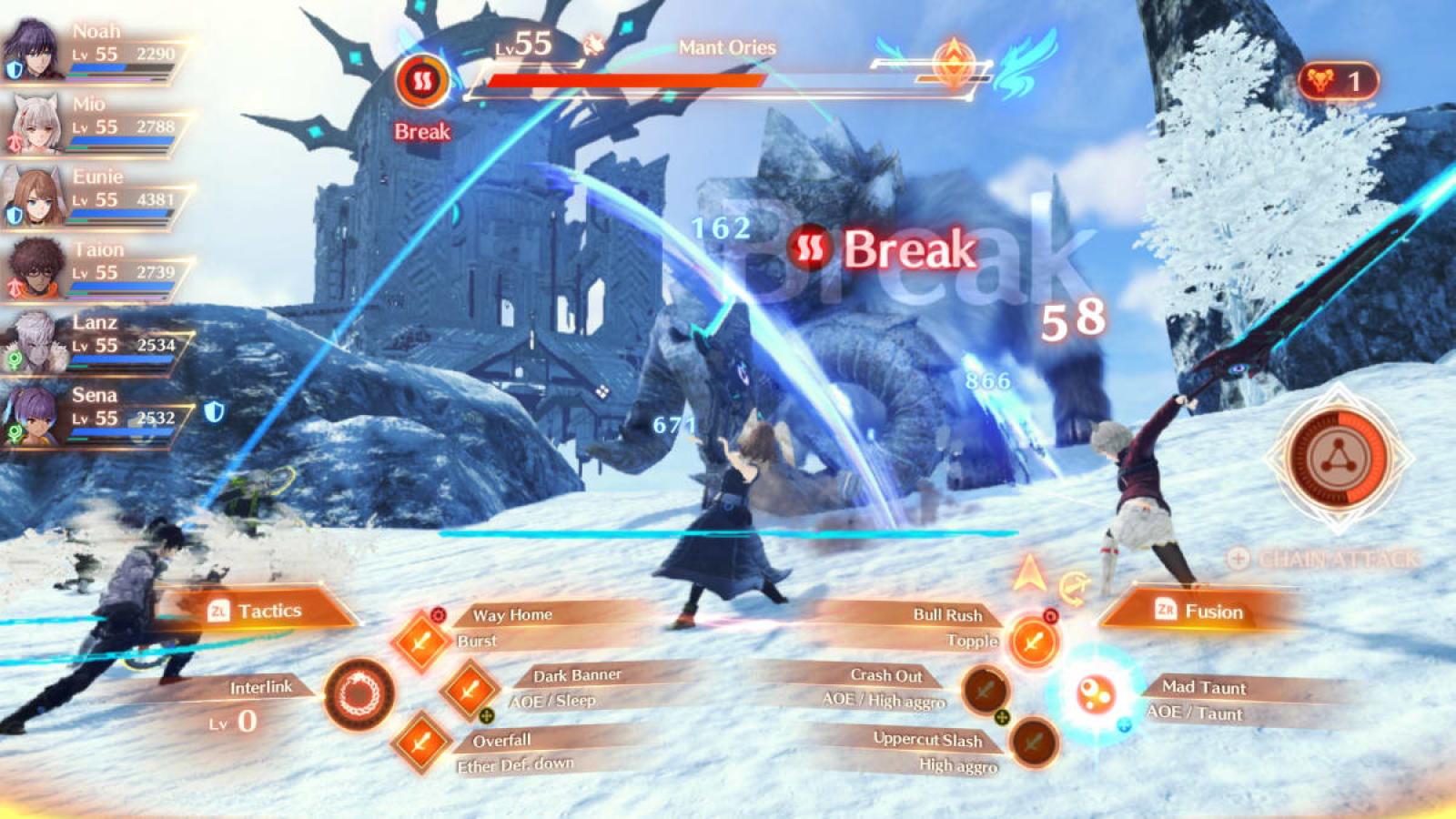Activate the Fusion arts button
Screen dimensions: 1456x819
point(1199,611)
